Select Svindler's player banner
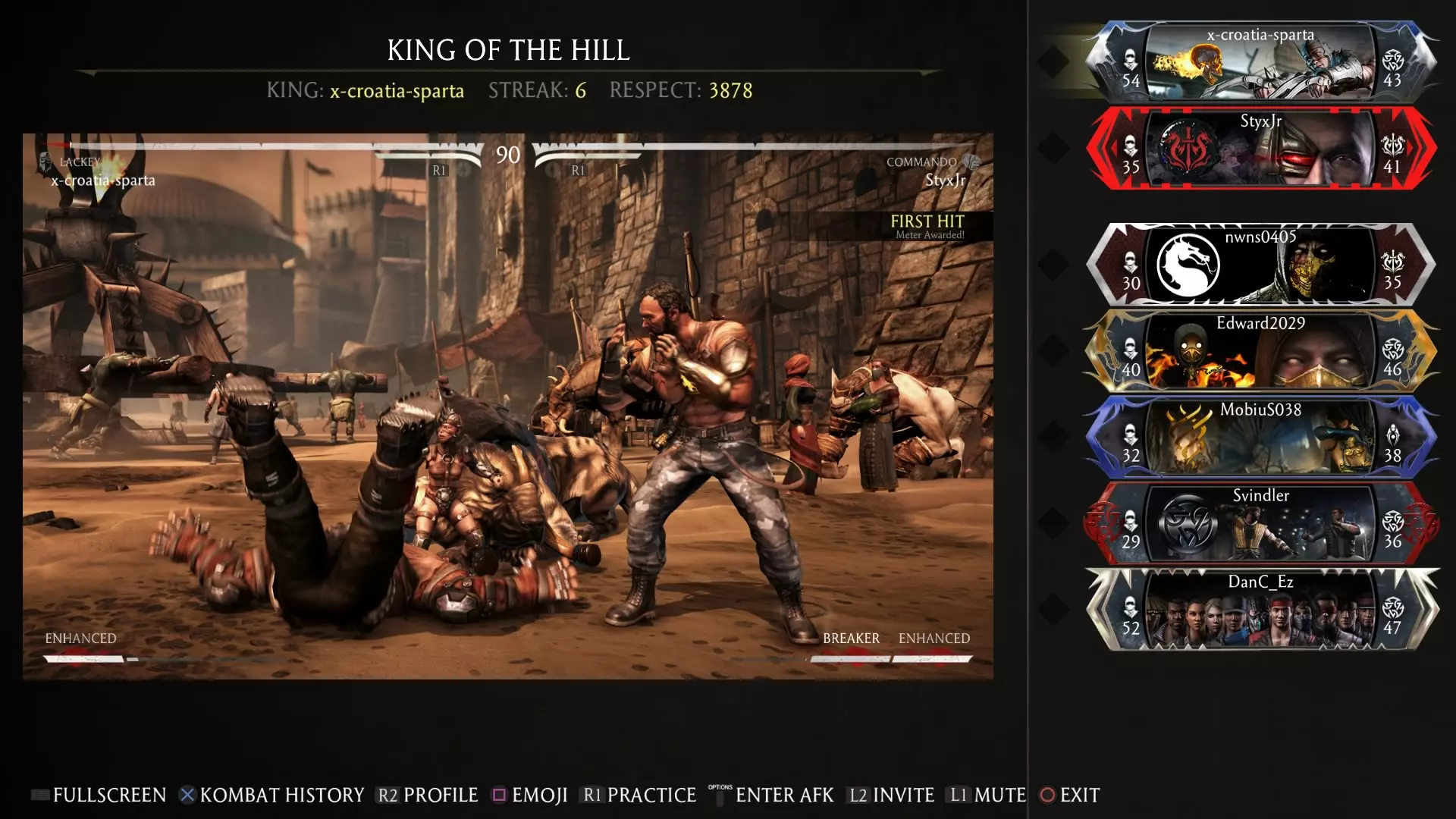This screenshot has width=1456, height=819. [x=1260, y=523]
